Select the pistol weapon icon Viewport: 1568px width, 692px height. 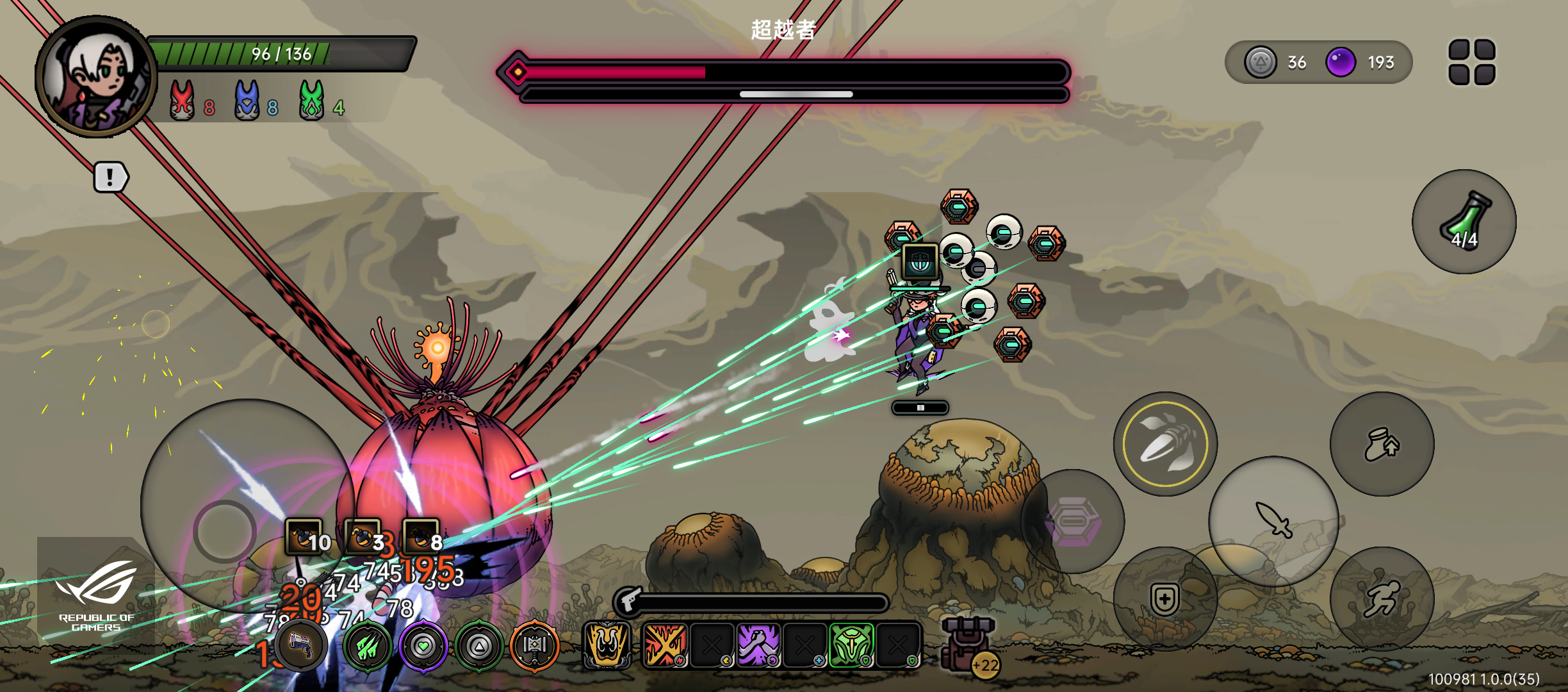[x=302, y=646]
